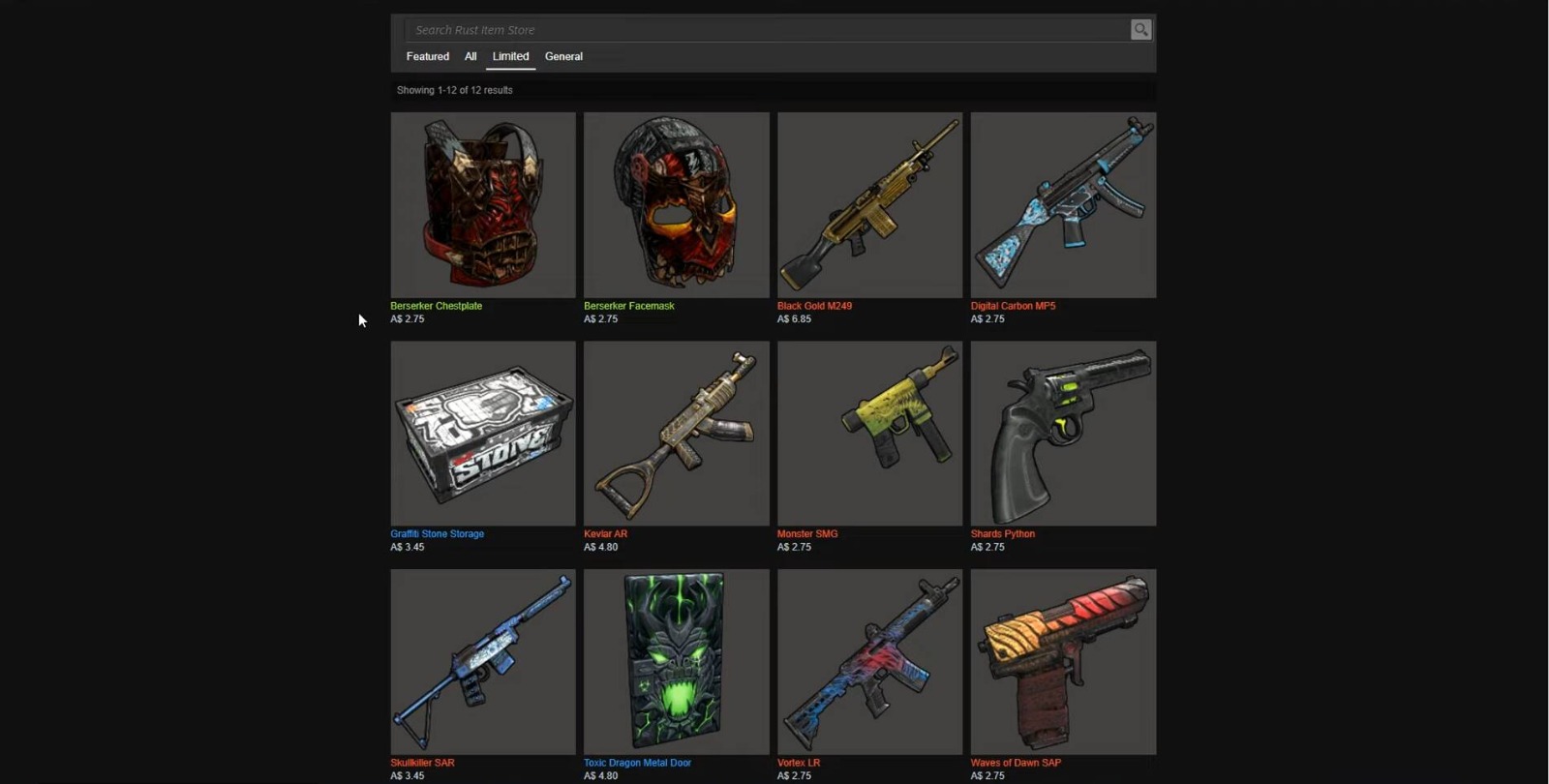View the Monster SMG item image
Image resolution: width=1549 pixels, height=784 pixels.
coord(868,433)
